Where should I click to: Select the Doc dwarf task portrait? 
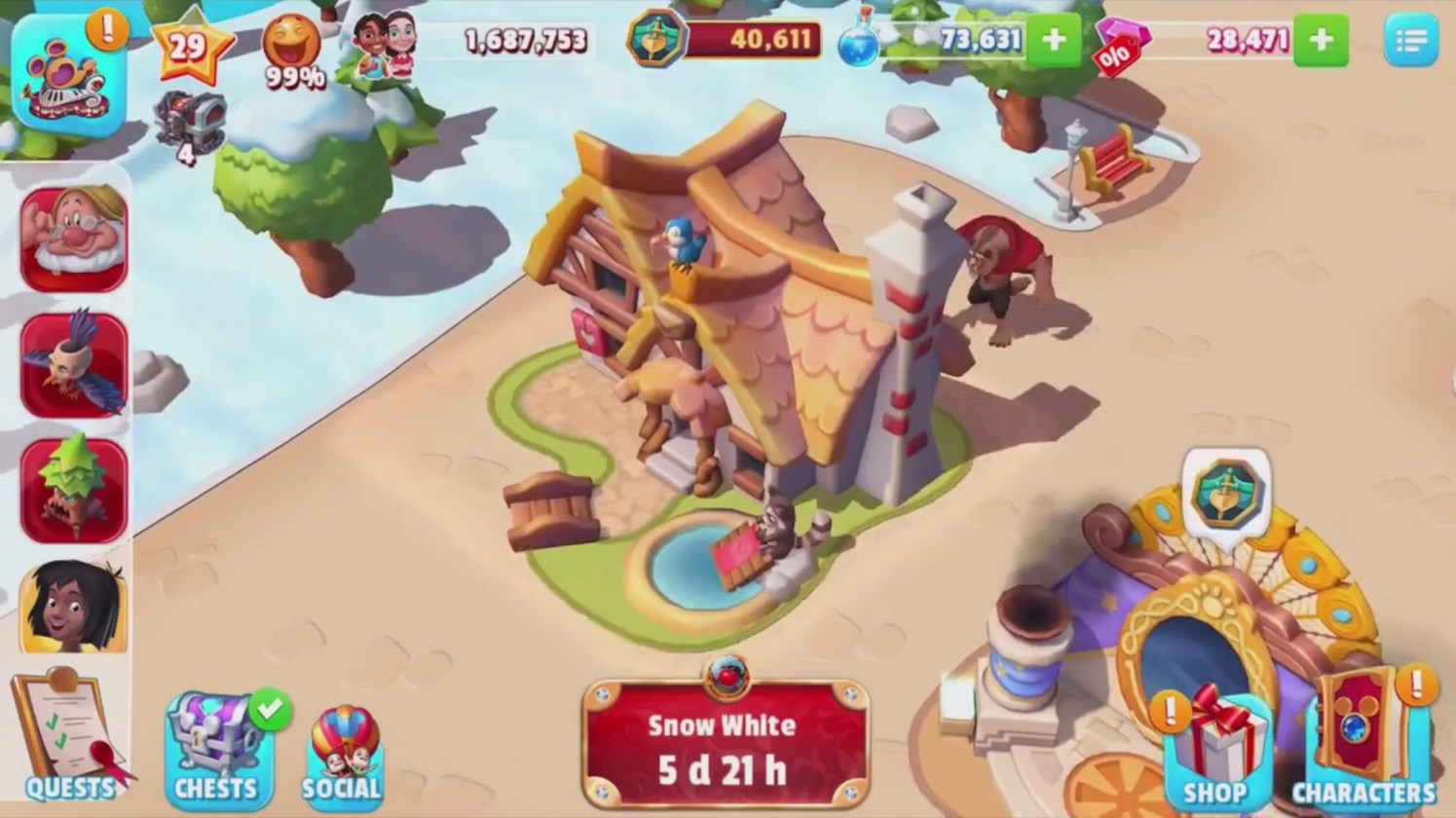tap(74, 240)
